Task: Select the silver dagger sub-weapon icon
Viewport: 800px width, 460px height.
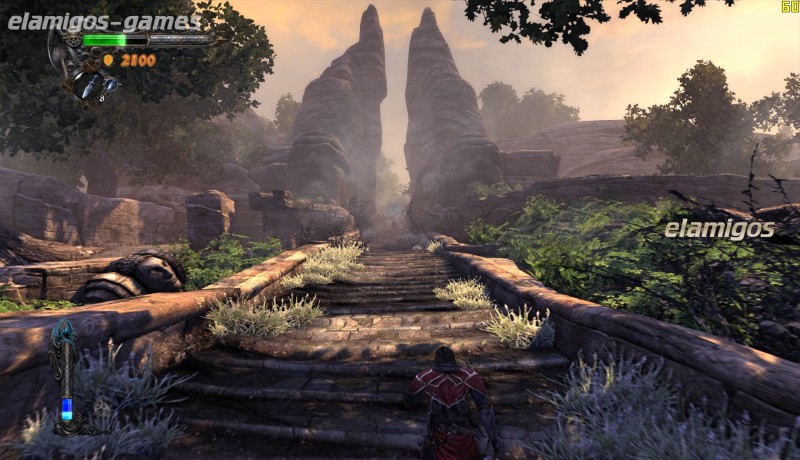Action: tap(88, 84)
